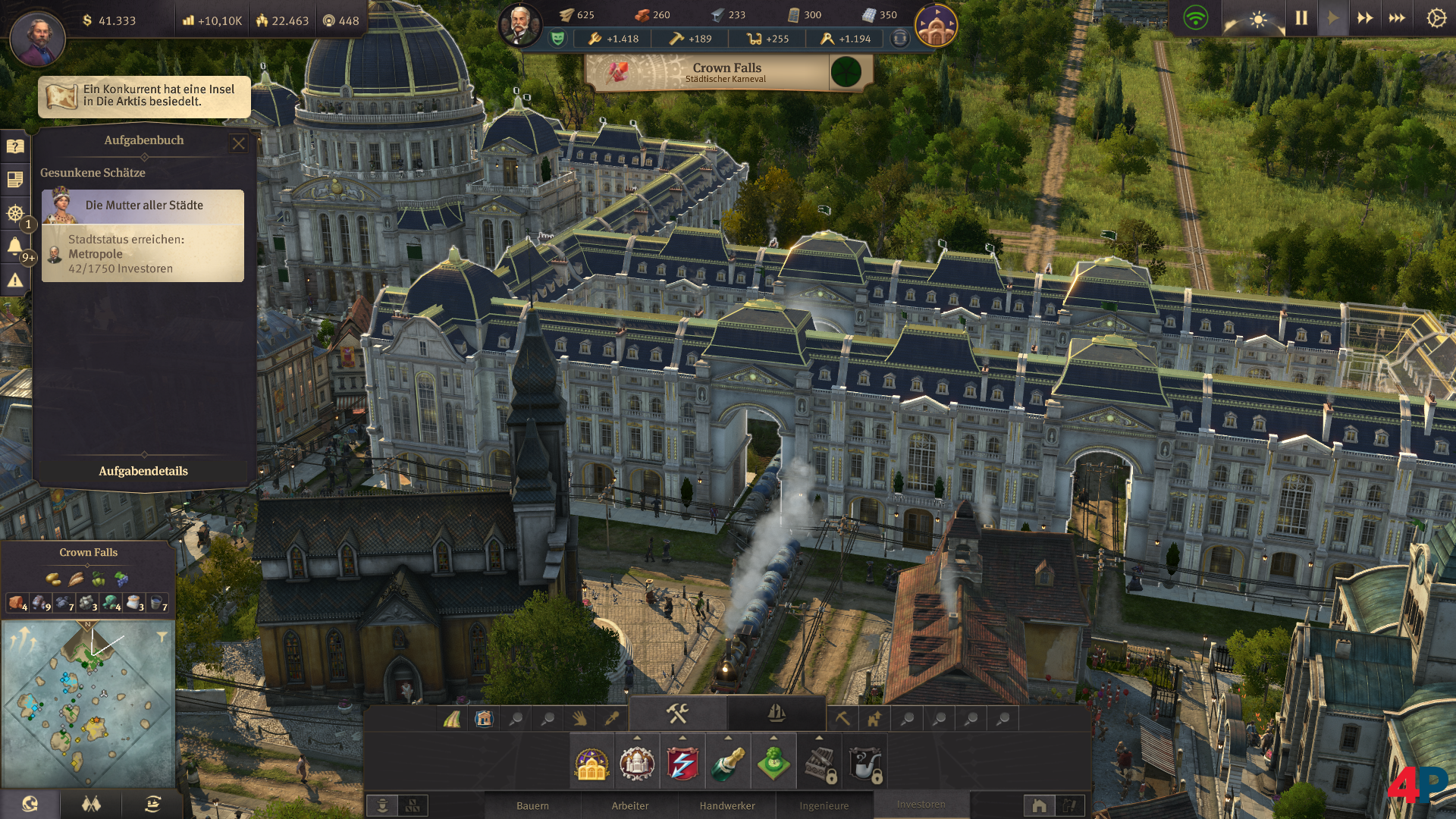Click the minimap island overview
Viewport: 1456px width, 819px height.
[x=88, y=704]
